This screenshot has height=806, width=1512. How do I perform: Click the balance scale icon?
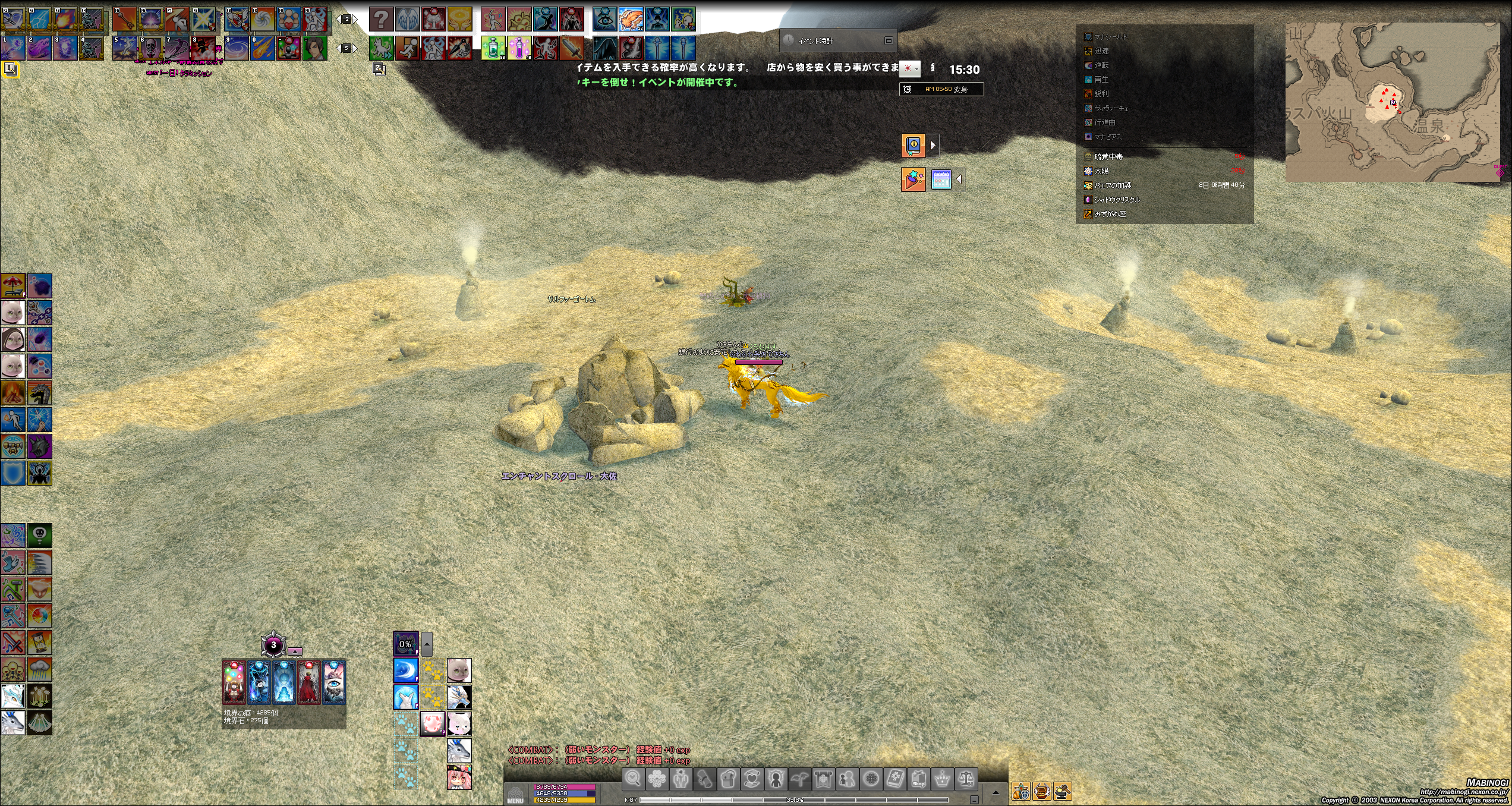[966, 779]
